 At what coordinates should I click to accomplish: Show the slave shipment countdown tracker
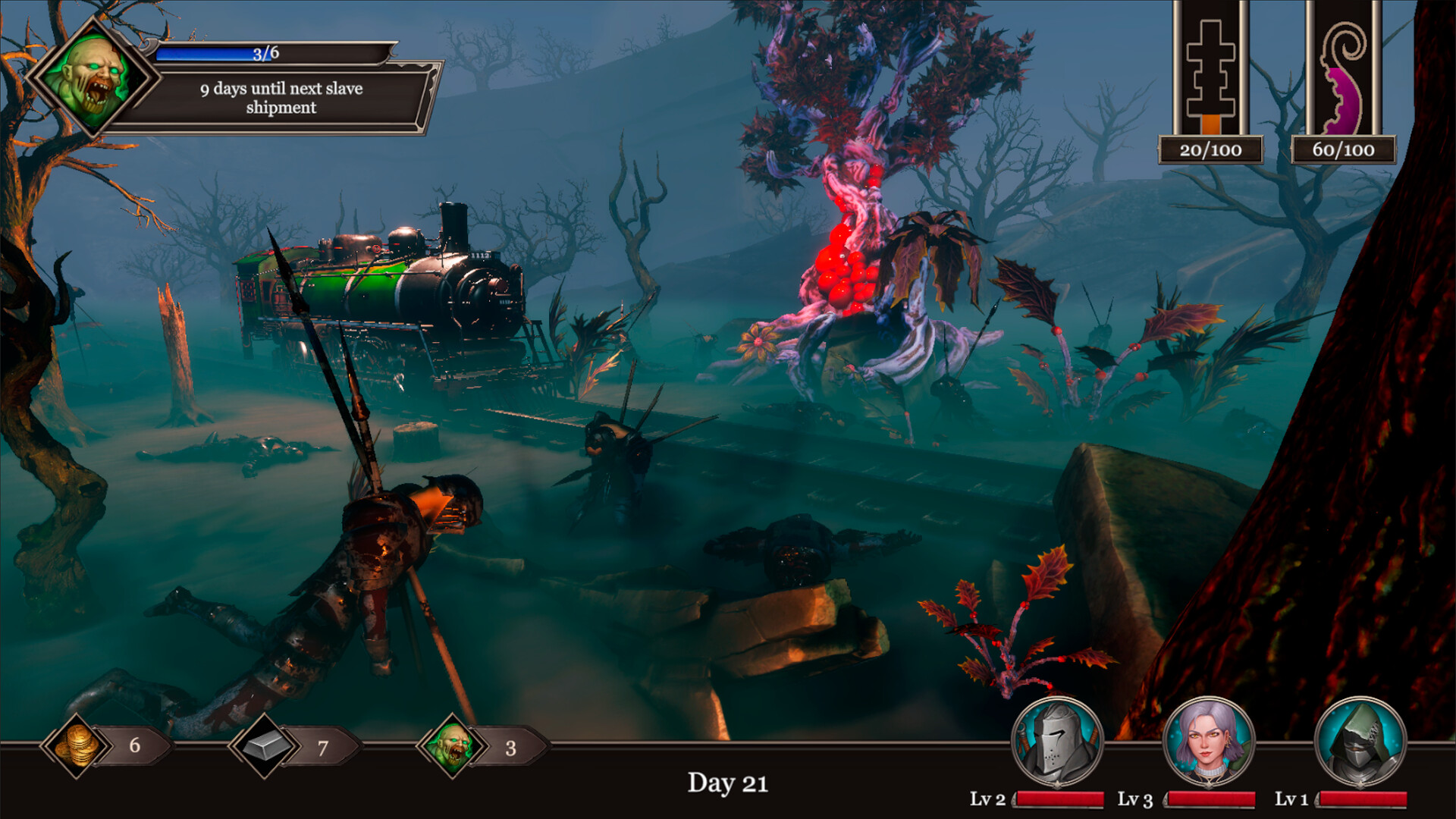pos(281,98)
